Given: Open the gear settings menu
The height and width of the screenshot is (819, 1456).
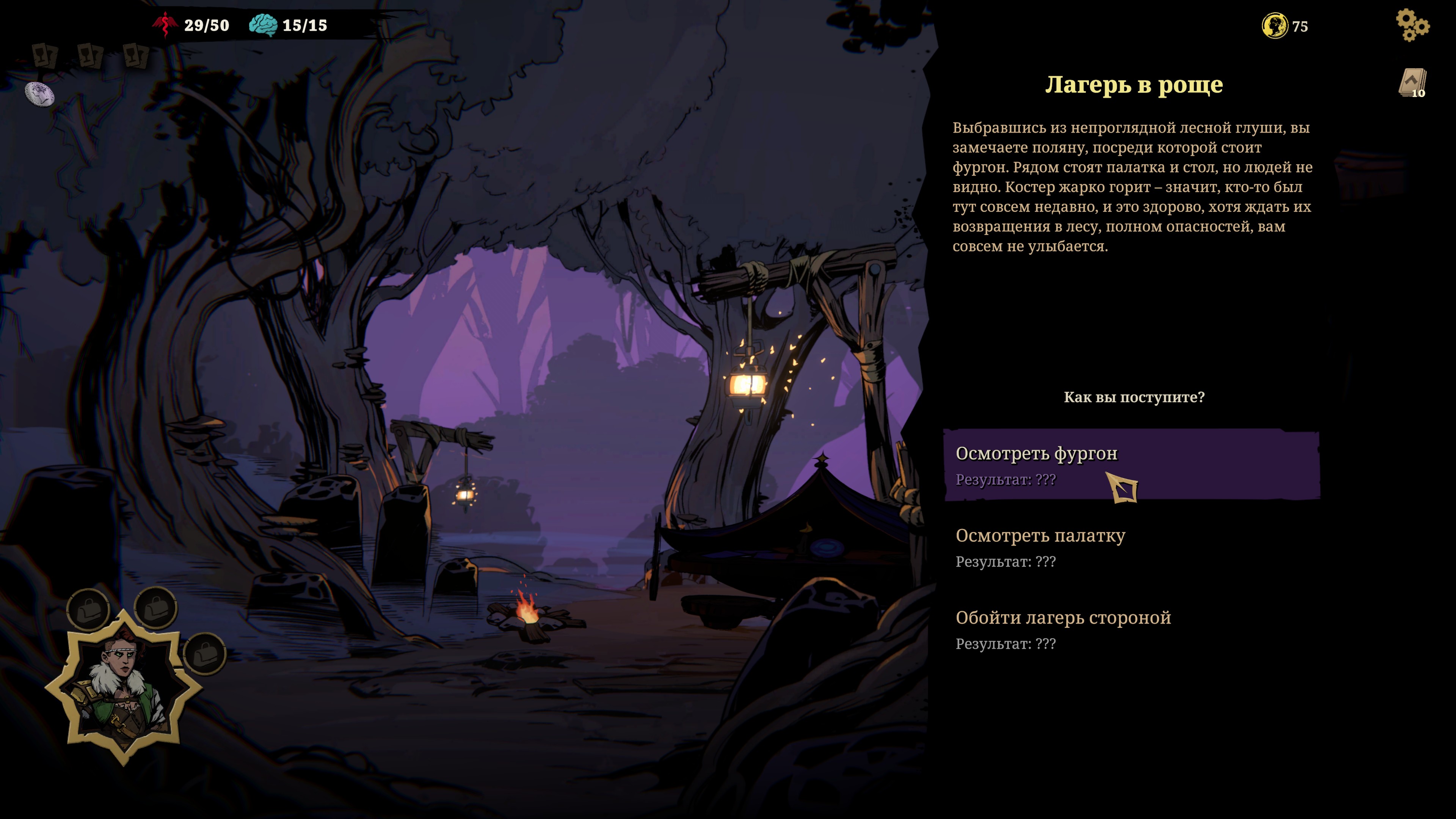Looking at the screenshot, I should 1411,25.
